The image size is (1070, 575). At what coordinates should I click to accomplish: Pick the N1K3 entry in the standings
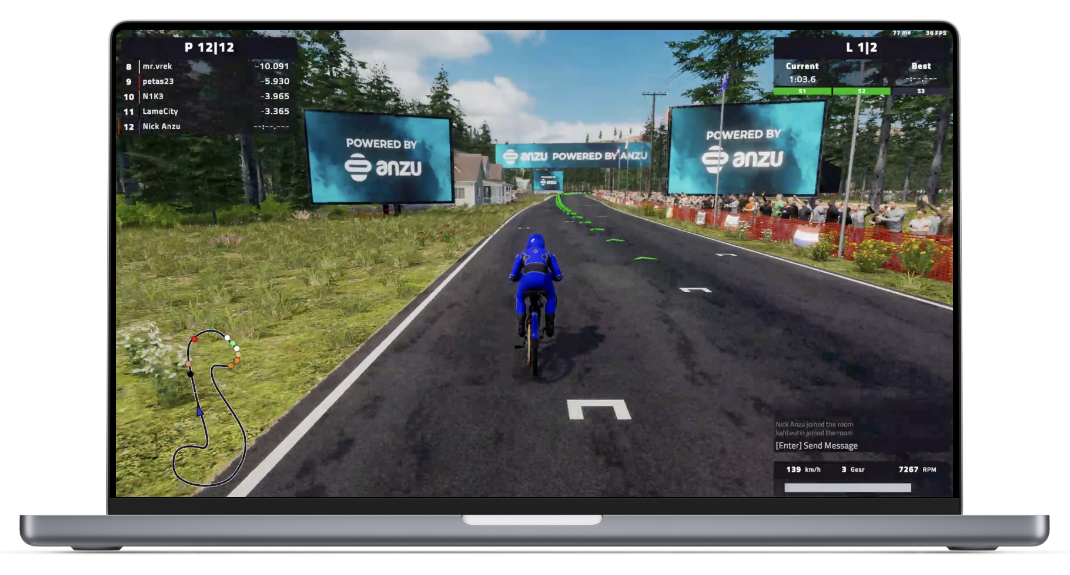click(207, 96)
